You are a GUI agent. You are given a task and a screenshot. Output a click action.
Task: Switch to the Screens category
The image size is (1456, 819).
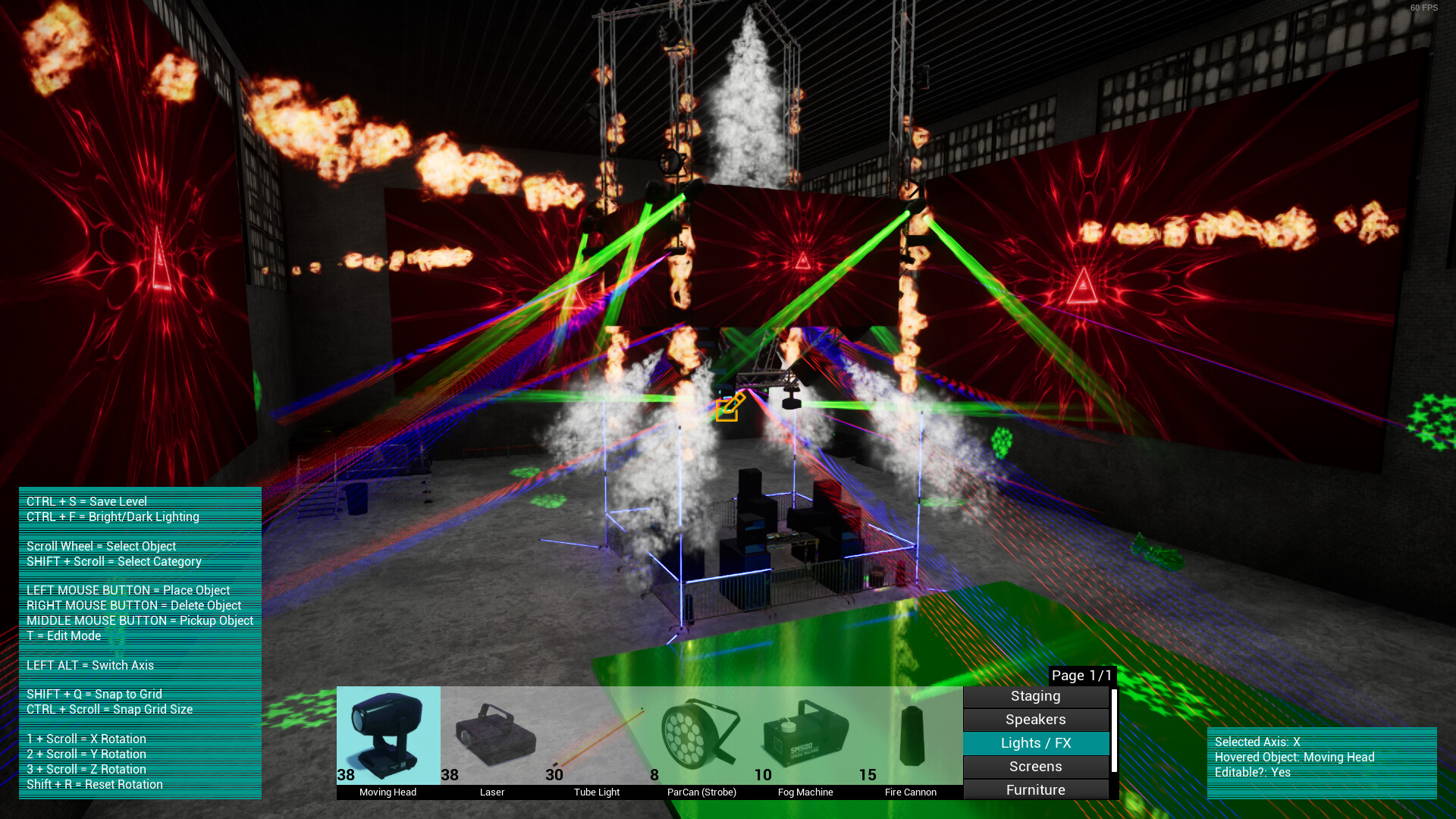(1035, 767)
